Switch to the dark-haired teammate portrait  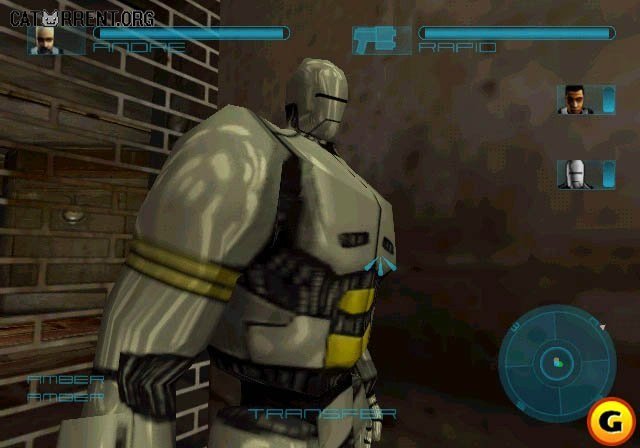(x=573, y=100)
